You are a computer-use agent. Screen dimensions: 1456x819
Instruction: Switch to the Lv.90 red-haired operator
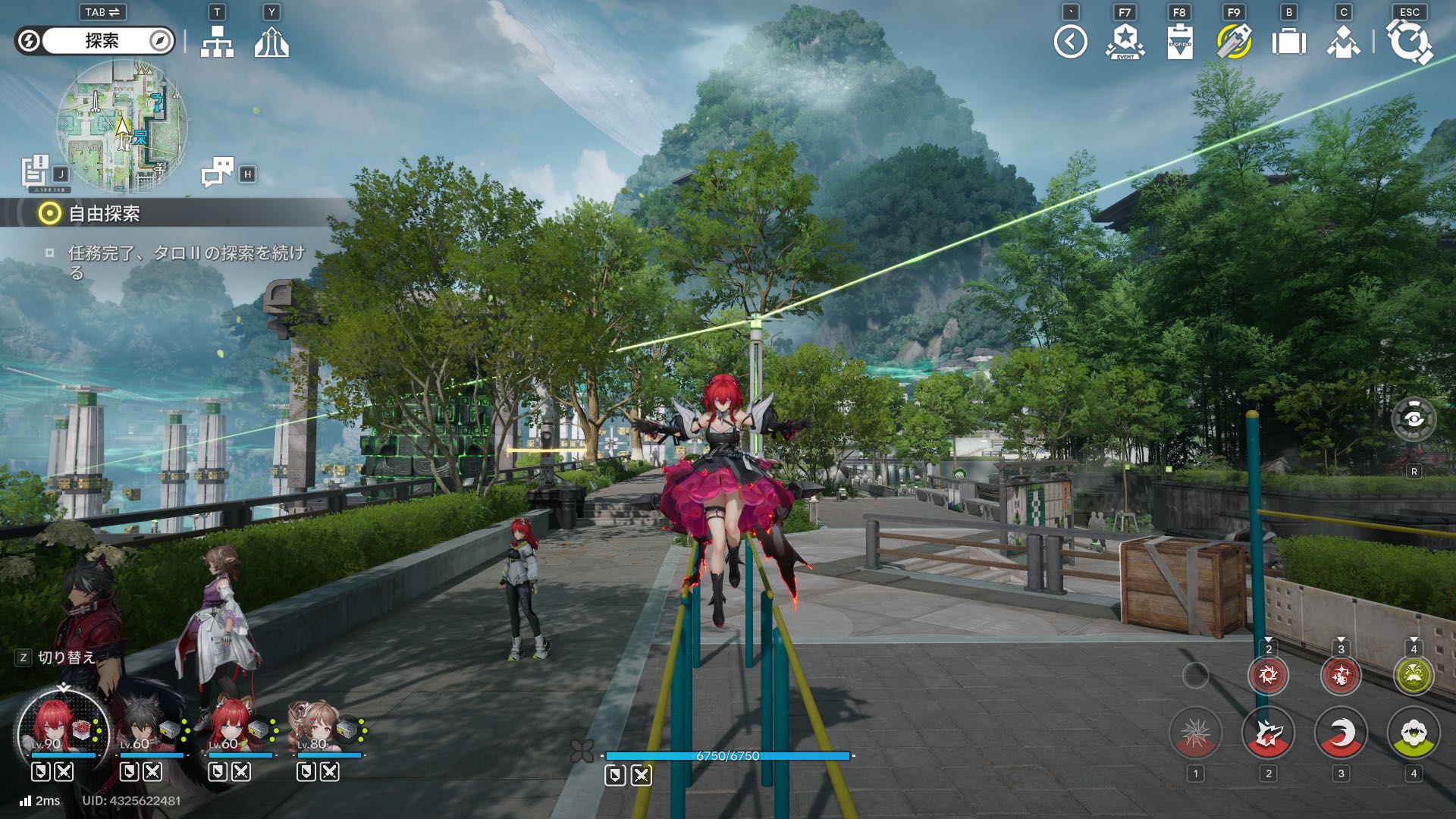coord(64,732)
